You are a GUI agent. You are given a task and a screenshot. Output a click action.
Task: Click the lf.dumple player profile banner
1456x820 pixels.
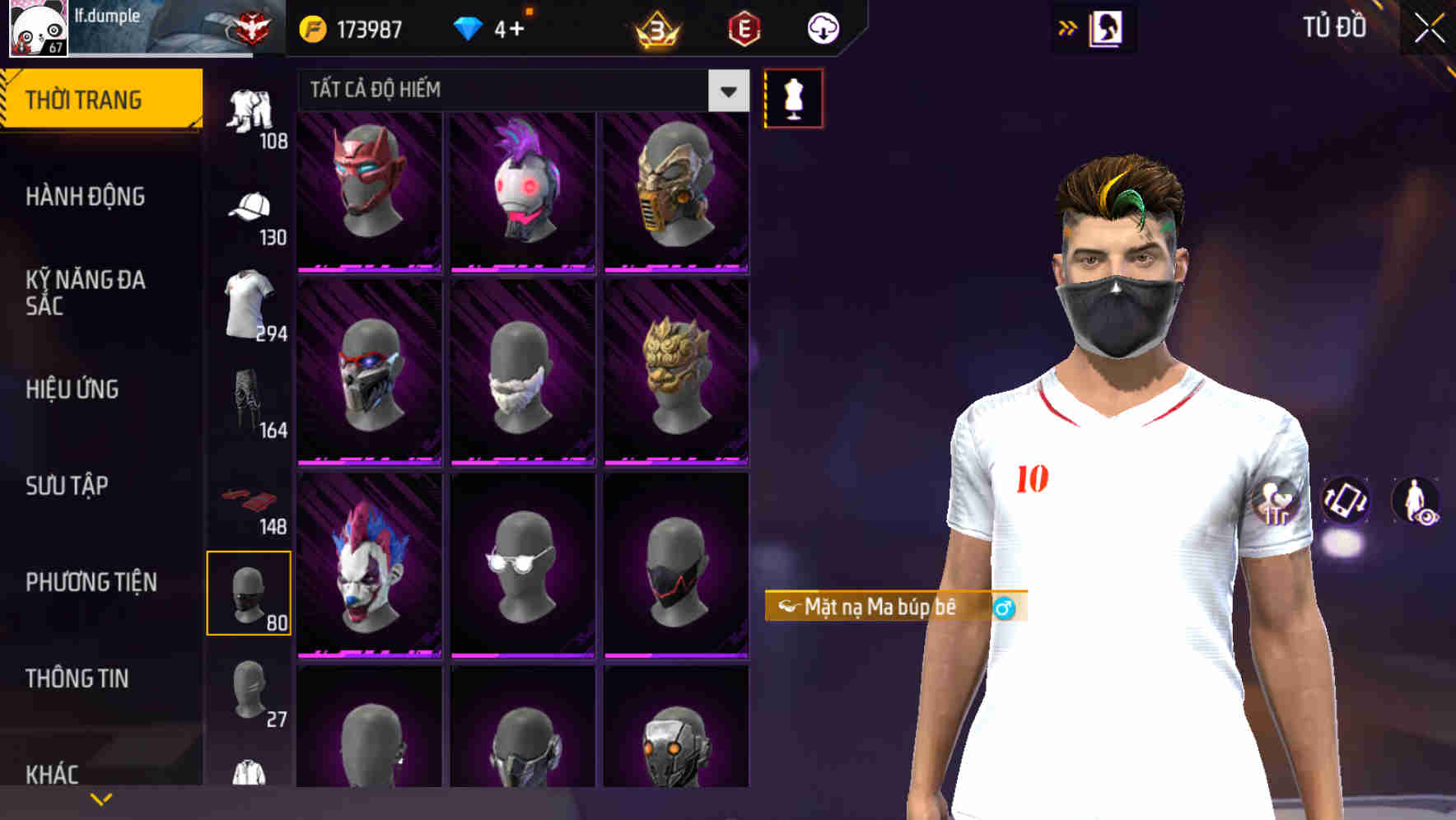tap(132, 27)
